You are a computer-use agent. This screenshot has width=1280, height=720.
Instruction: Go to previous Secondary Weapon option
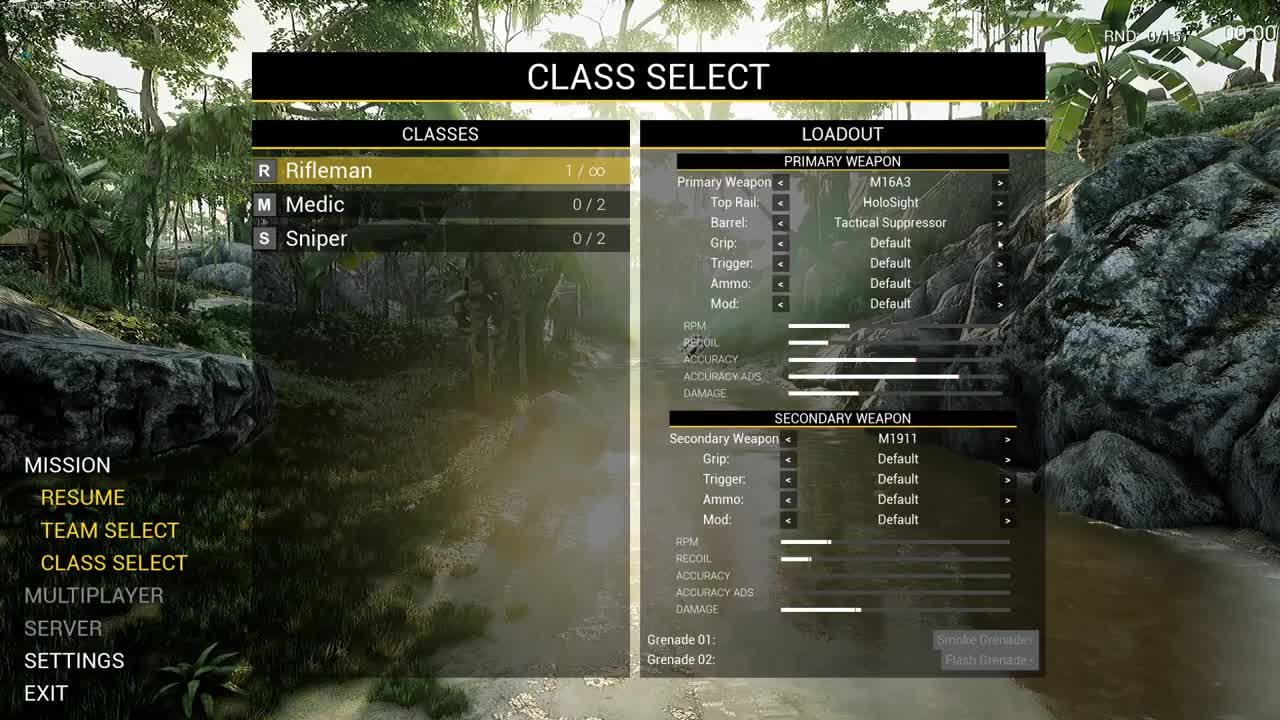coord(789,439)
